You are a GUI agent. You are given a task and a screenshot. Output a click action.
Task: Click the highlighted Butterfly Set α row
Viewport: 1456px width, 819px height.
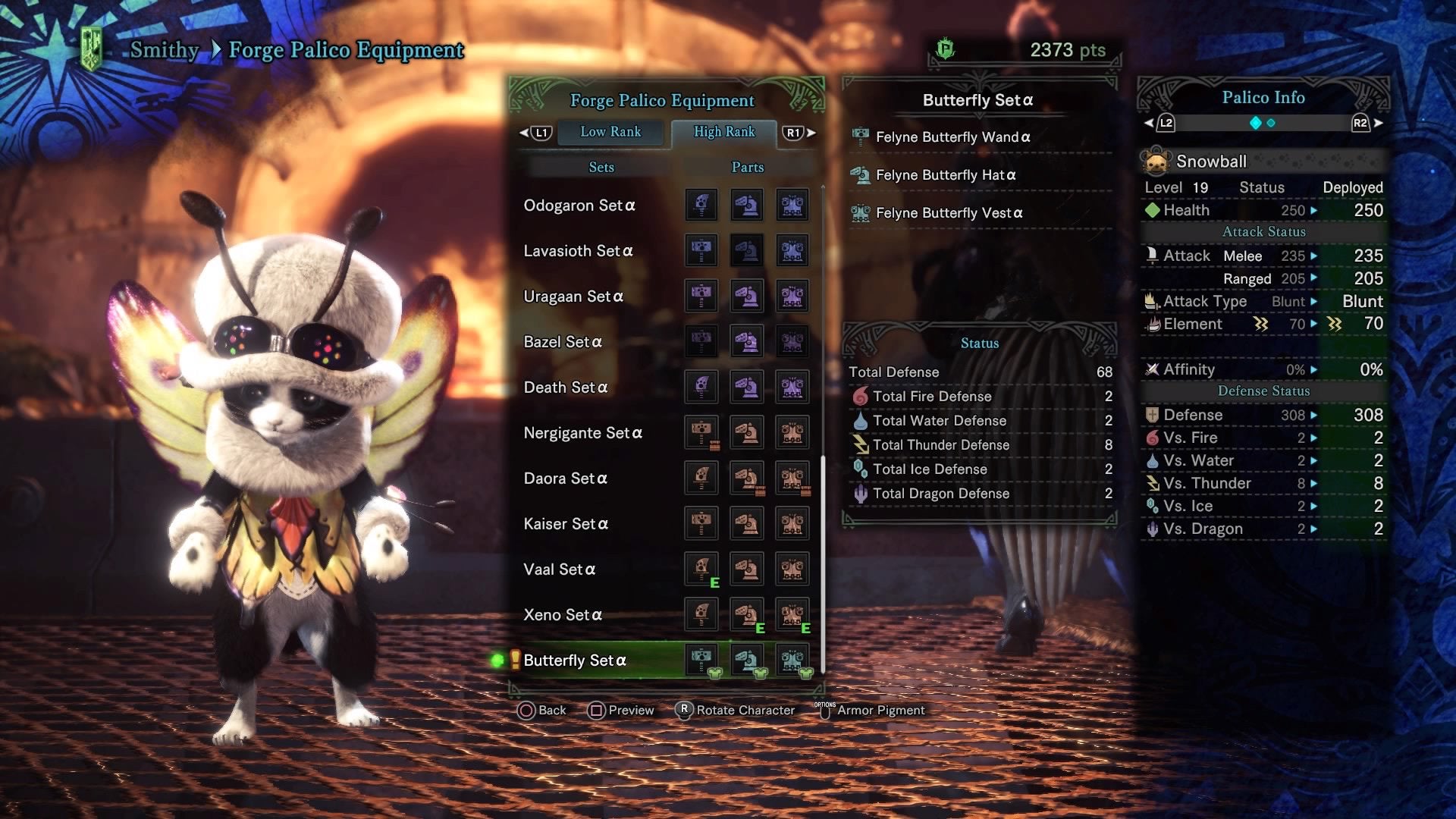click(x=575, y=661)
